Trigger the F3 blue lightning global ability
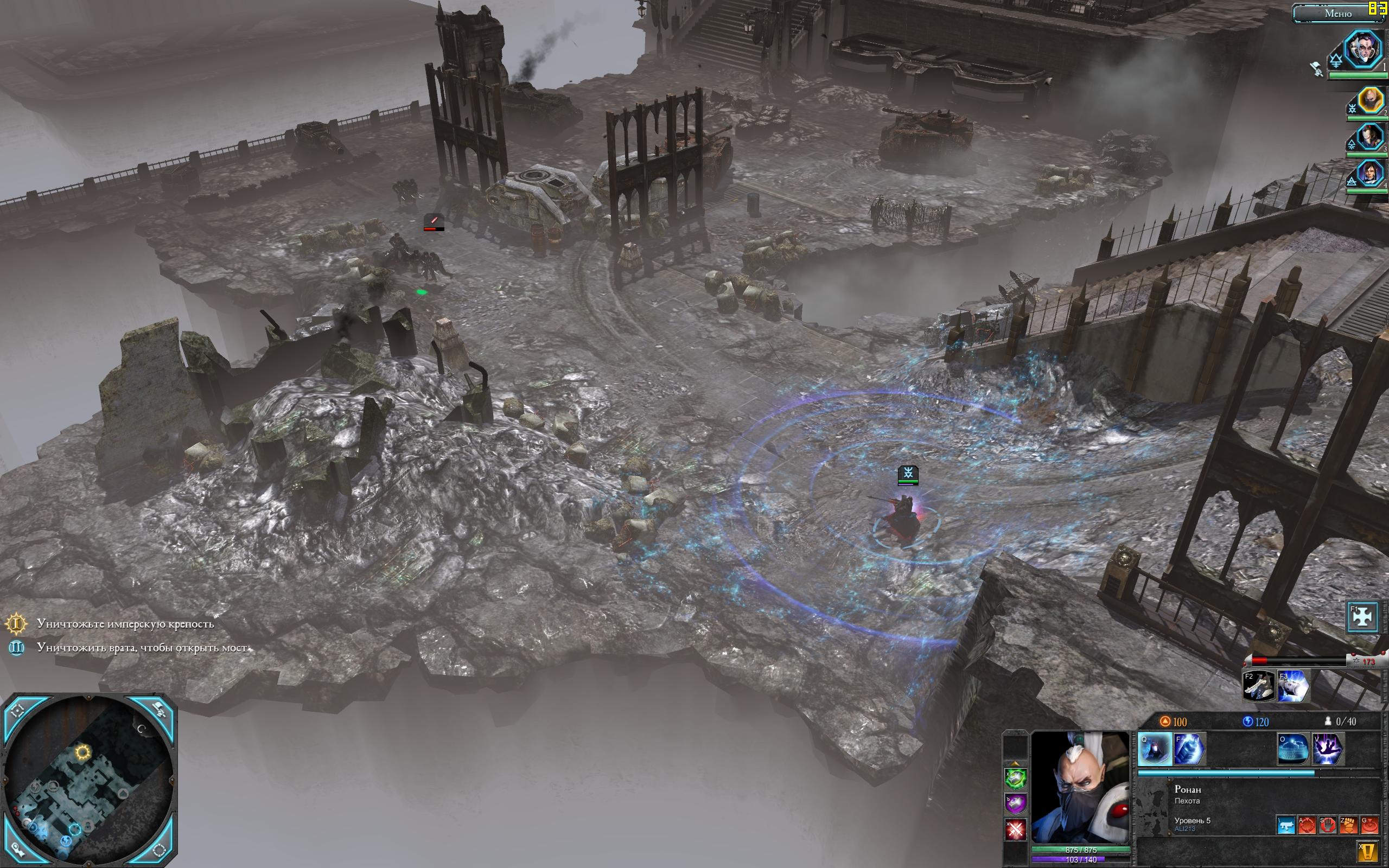The width and height of the screenshot is (1389, 868). pos(1292,686)
